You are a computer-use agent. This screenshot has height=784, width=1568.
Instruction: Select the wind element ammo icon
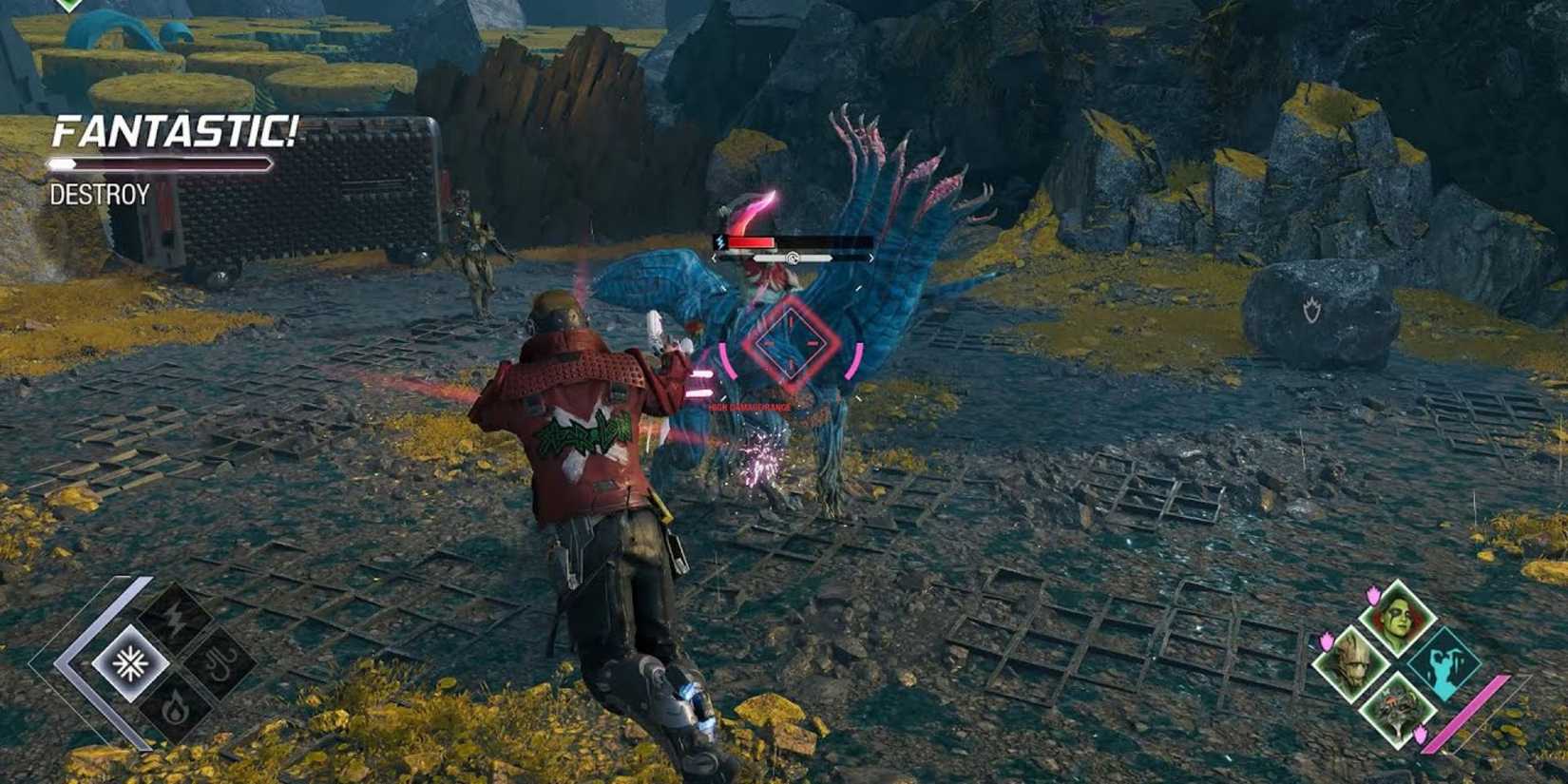218,662
